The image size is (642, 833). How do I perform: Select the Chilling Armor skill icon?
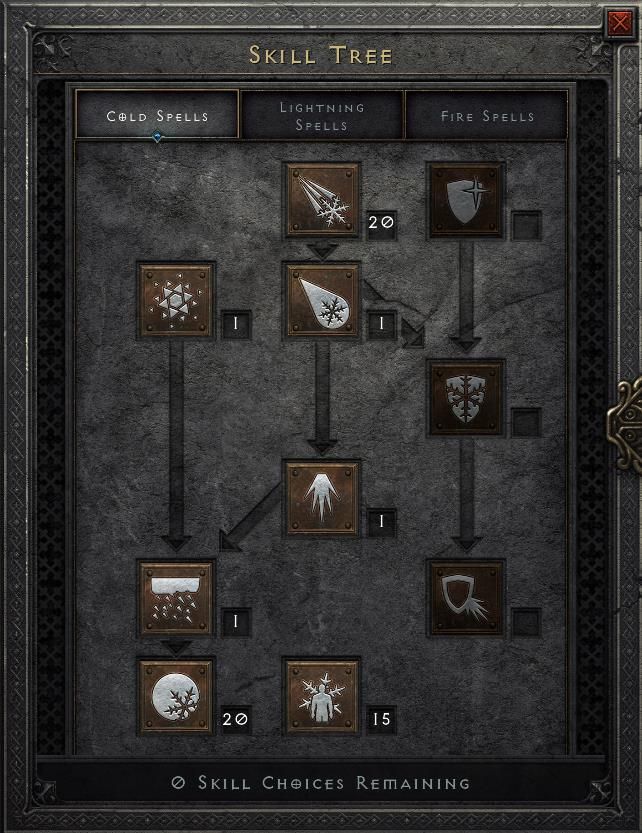pos(466,597)
